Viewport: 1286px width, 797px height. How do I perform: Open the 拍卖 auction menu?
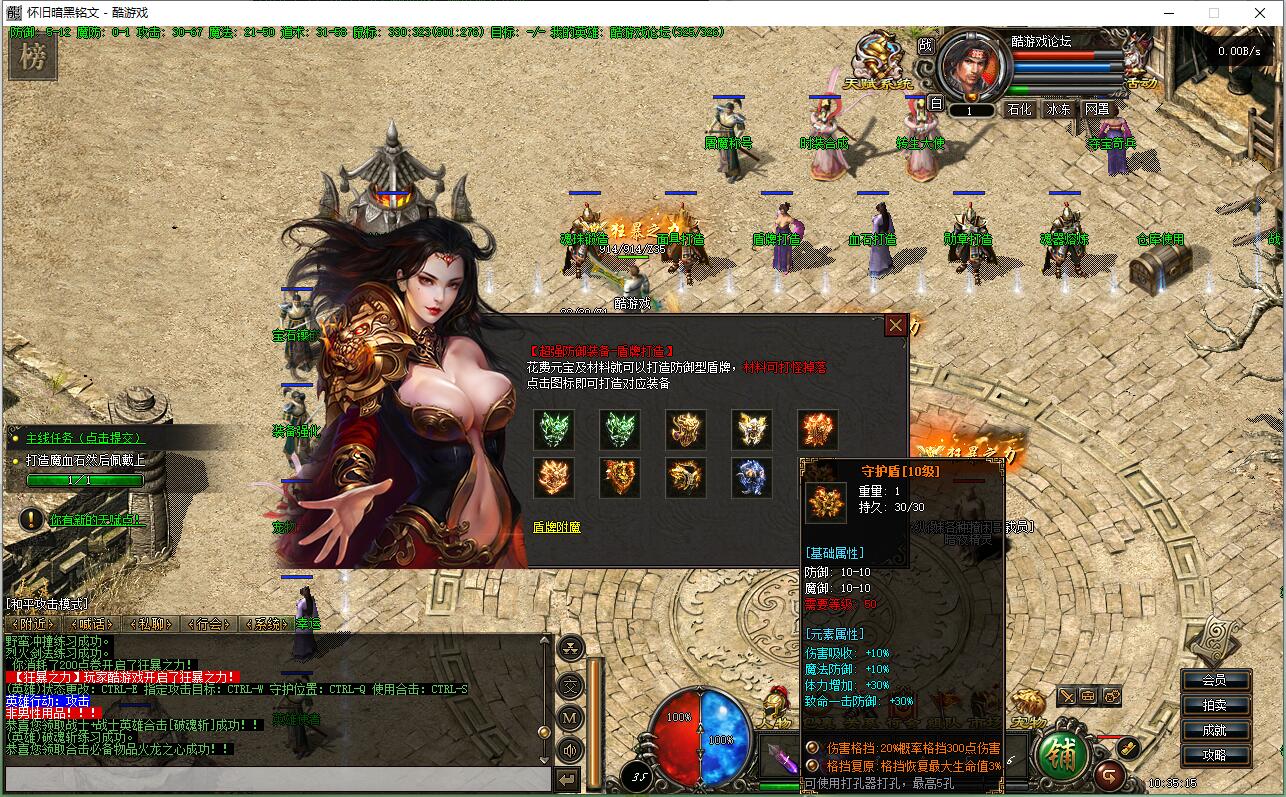(x=1214, y=705)
